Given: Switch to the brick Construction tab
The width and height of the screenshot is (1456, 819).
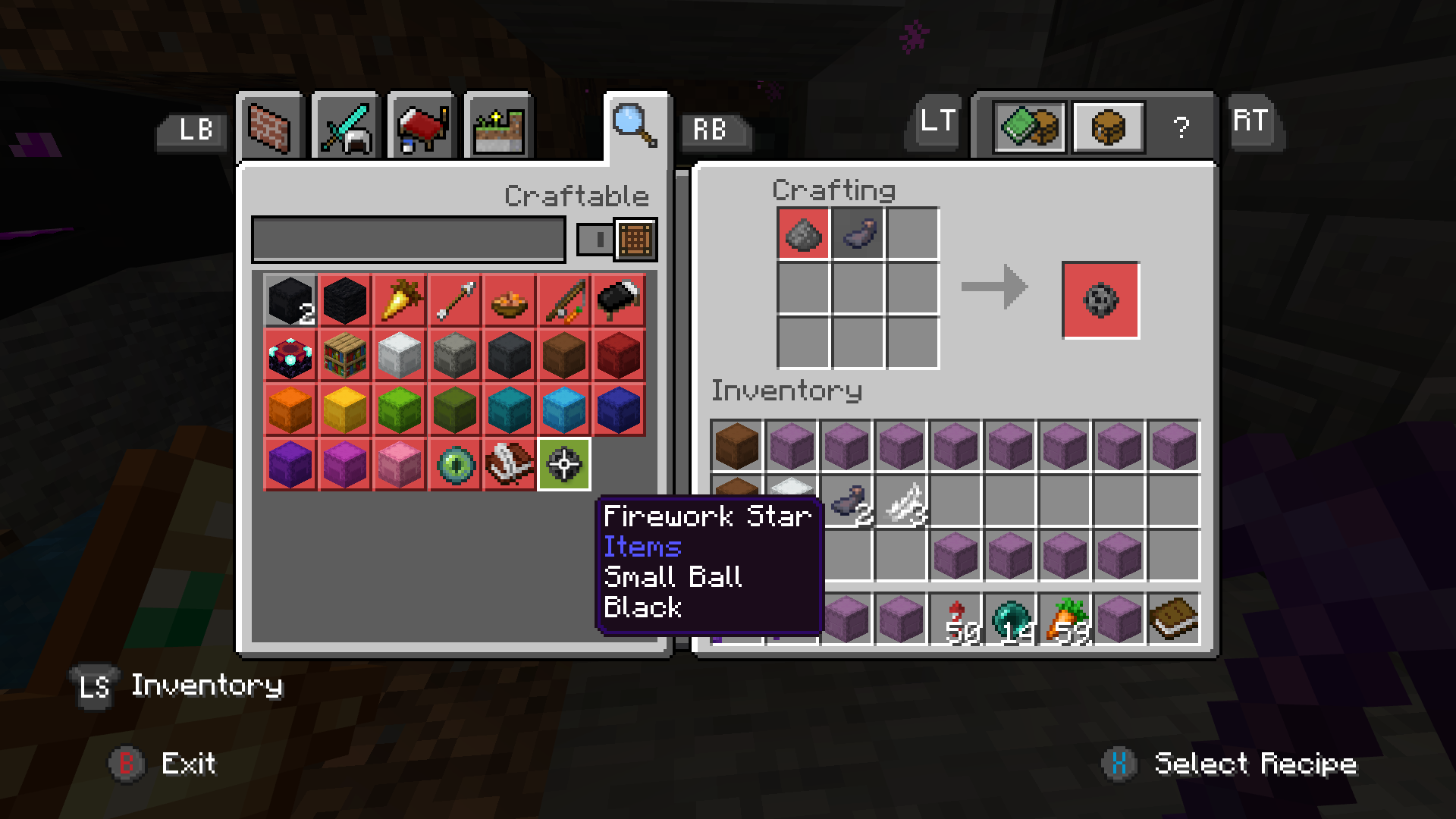Looking at the screenshot, I should click(270, 127).
